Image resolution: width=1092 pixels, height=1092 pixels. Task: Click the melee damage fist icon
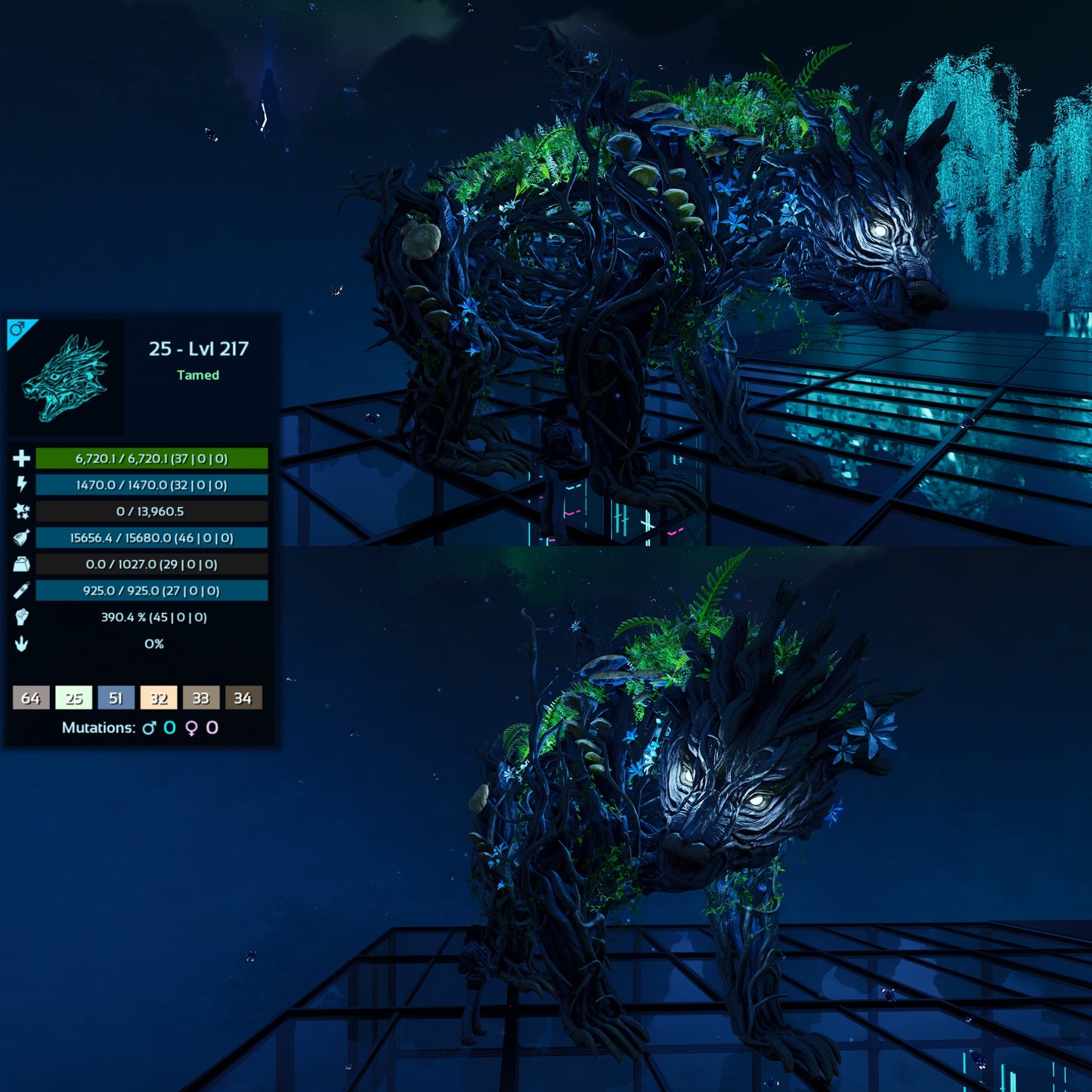(x=21, y=617)
